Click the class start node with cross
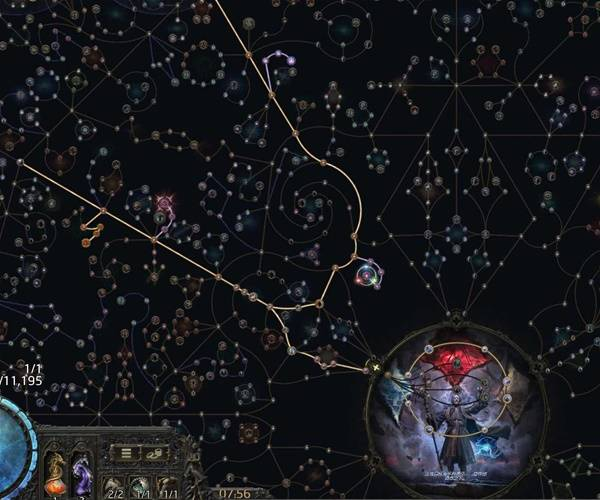Image resolution: width=600 pixels, height=500 pixels. [377, 368]
